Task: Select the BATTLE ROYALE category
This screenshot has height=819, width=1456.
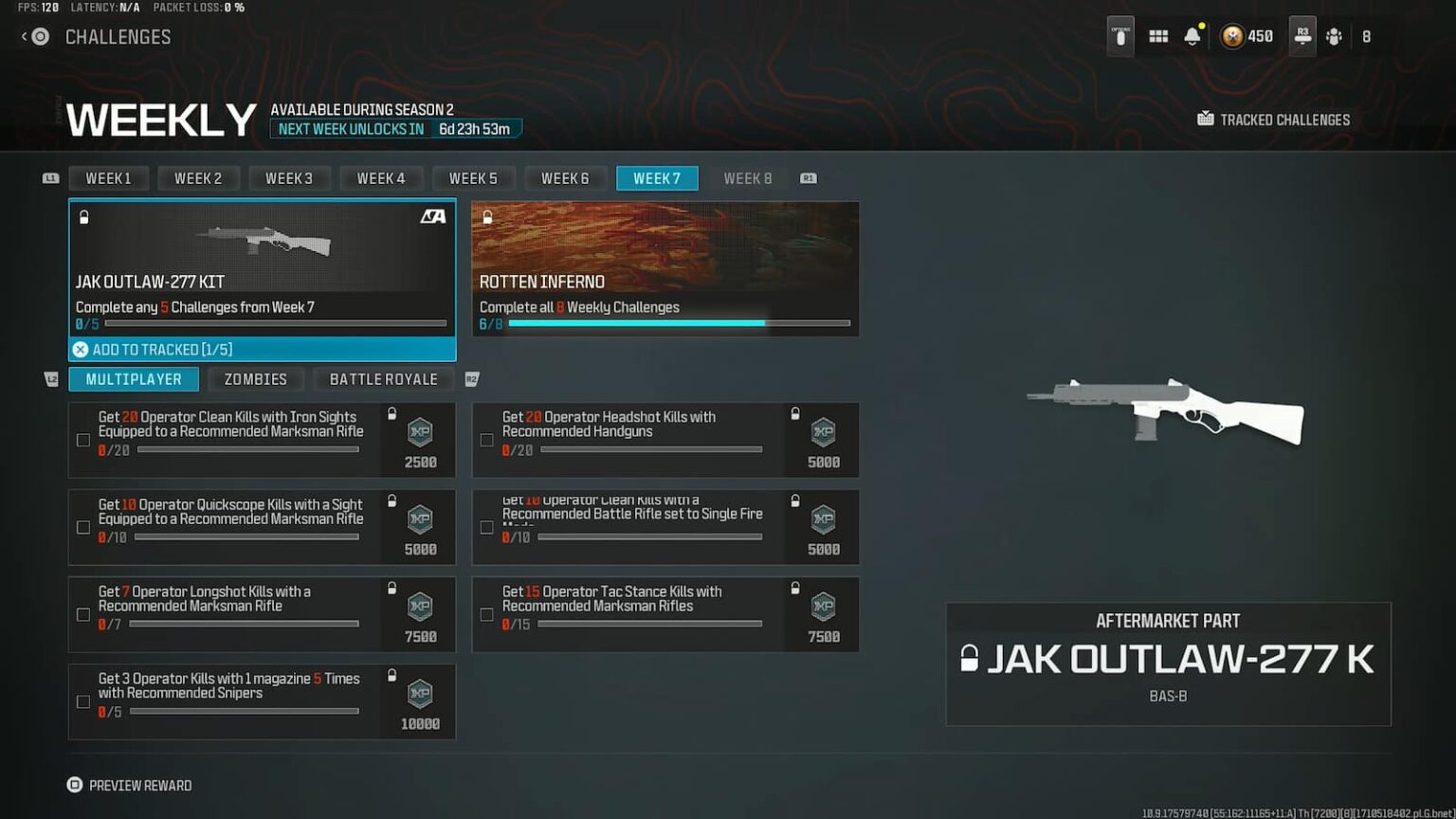Action: [383, 378]
